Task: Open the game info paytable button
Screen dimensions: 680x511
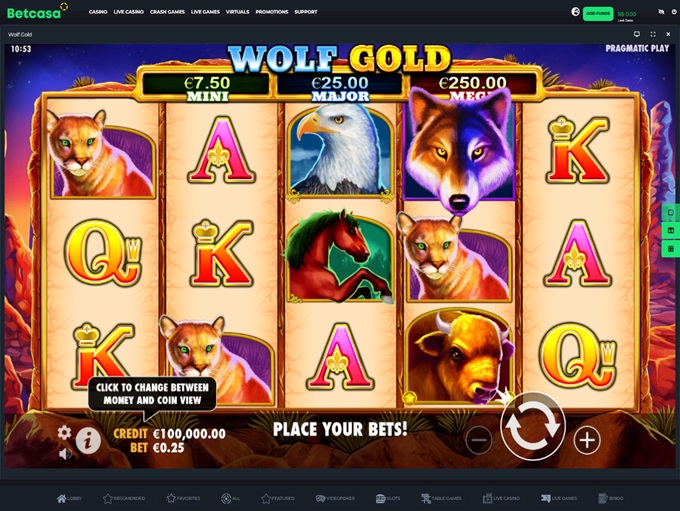Action: click(88, 440)
